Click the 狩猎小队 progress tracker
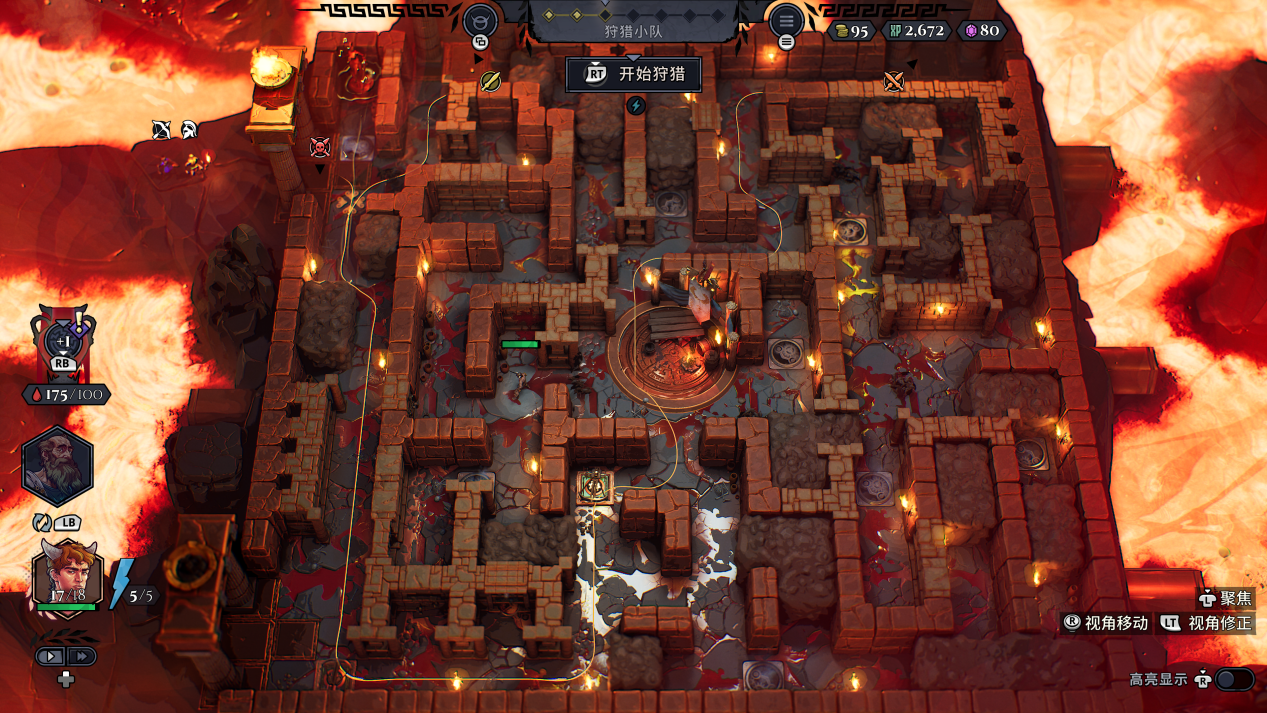 click(x=633, y=22)
